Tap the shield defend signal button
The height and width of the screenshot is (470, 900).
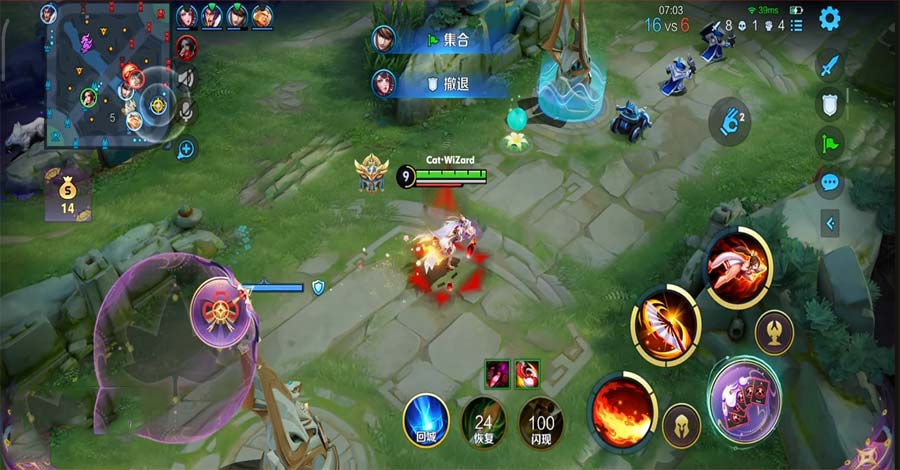[x=829, y=105]
